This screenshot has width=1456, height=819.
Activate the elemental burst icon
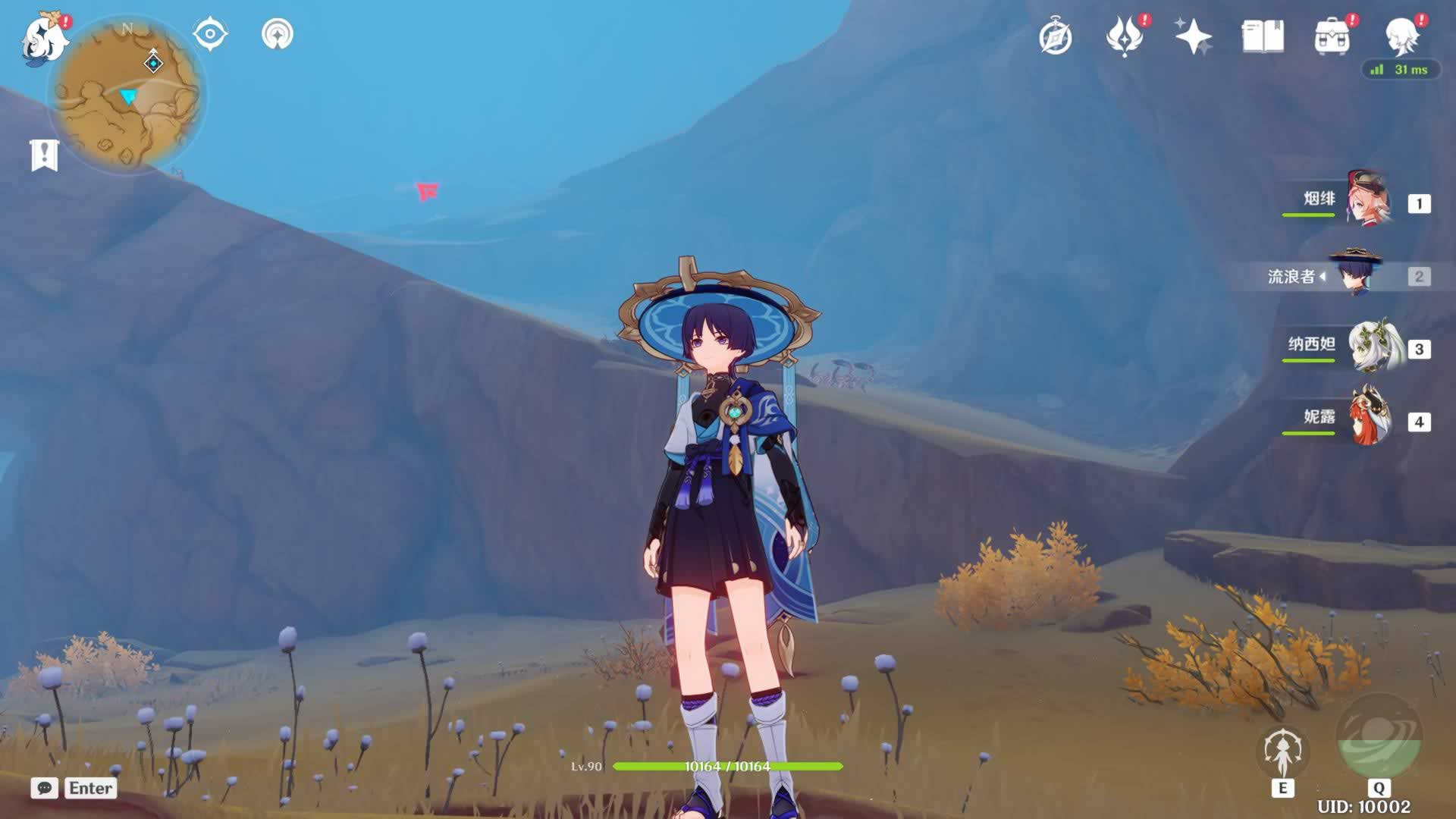pyautogui.click(x=1378, y=737)
